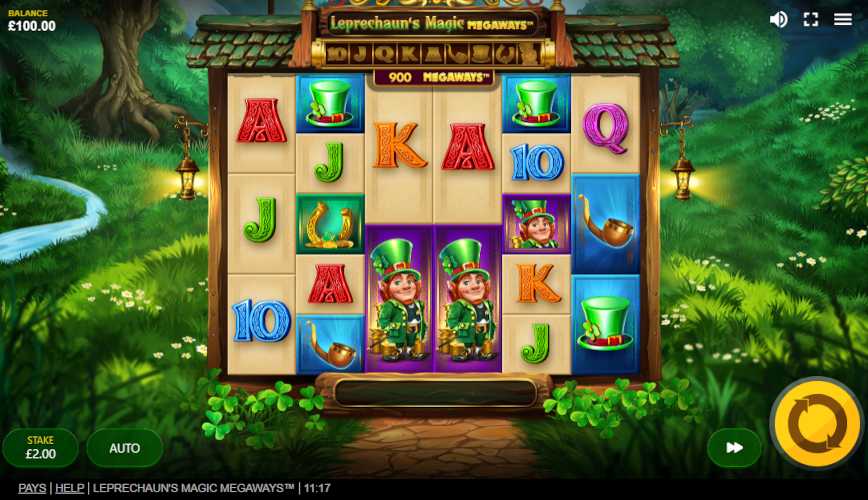Screen dimensions: 868x500
Task: Open the hamburger menu
Action: tap(843, 19)
